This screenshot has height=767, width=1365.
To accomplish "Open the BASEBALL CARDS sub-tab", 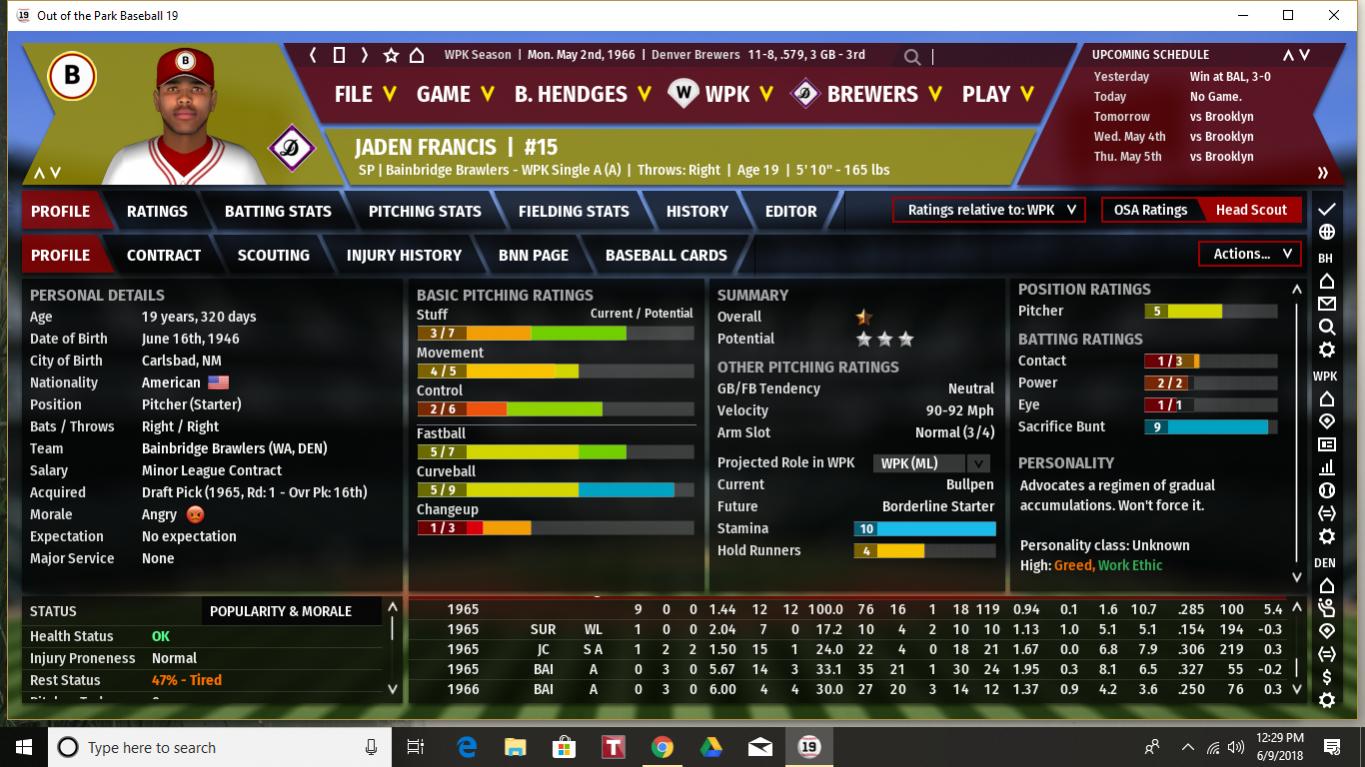I will coord(666,255).
